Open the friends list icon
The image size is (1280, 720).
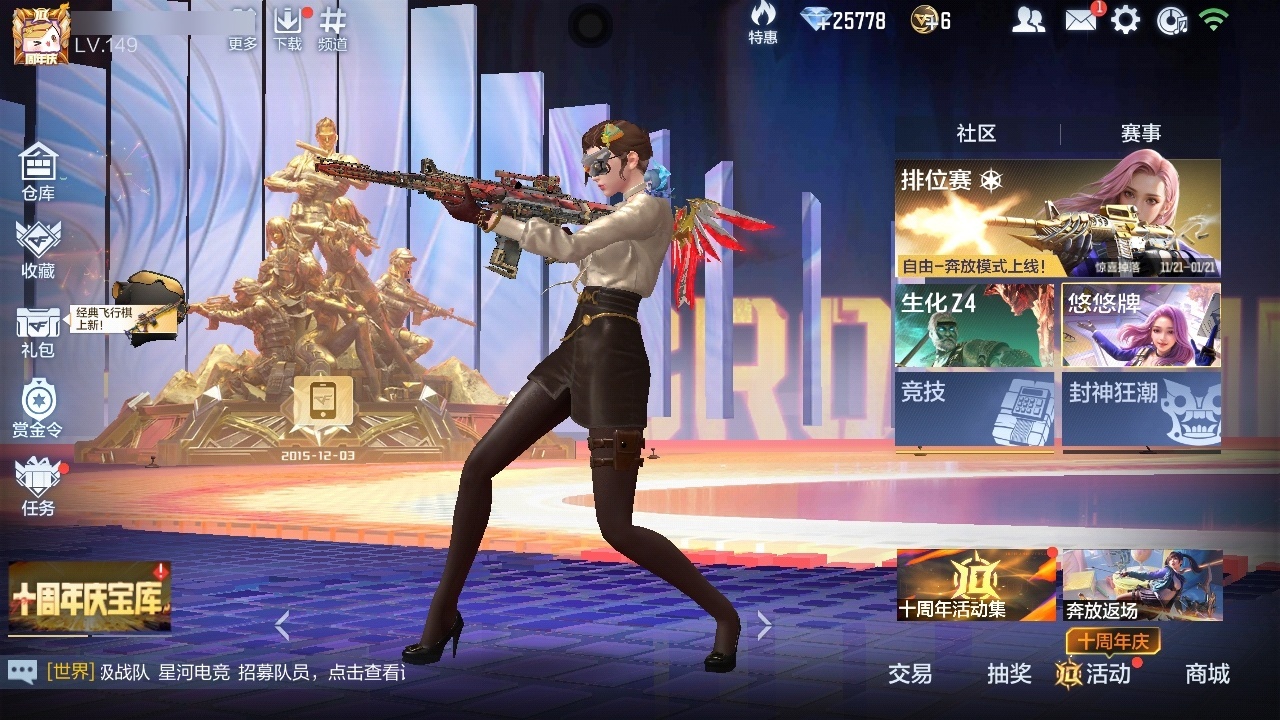tap(1030, 20)
